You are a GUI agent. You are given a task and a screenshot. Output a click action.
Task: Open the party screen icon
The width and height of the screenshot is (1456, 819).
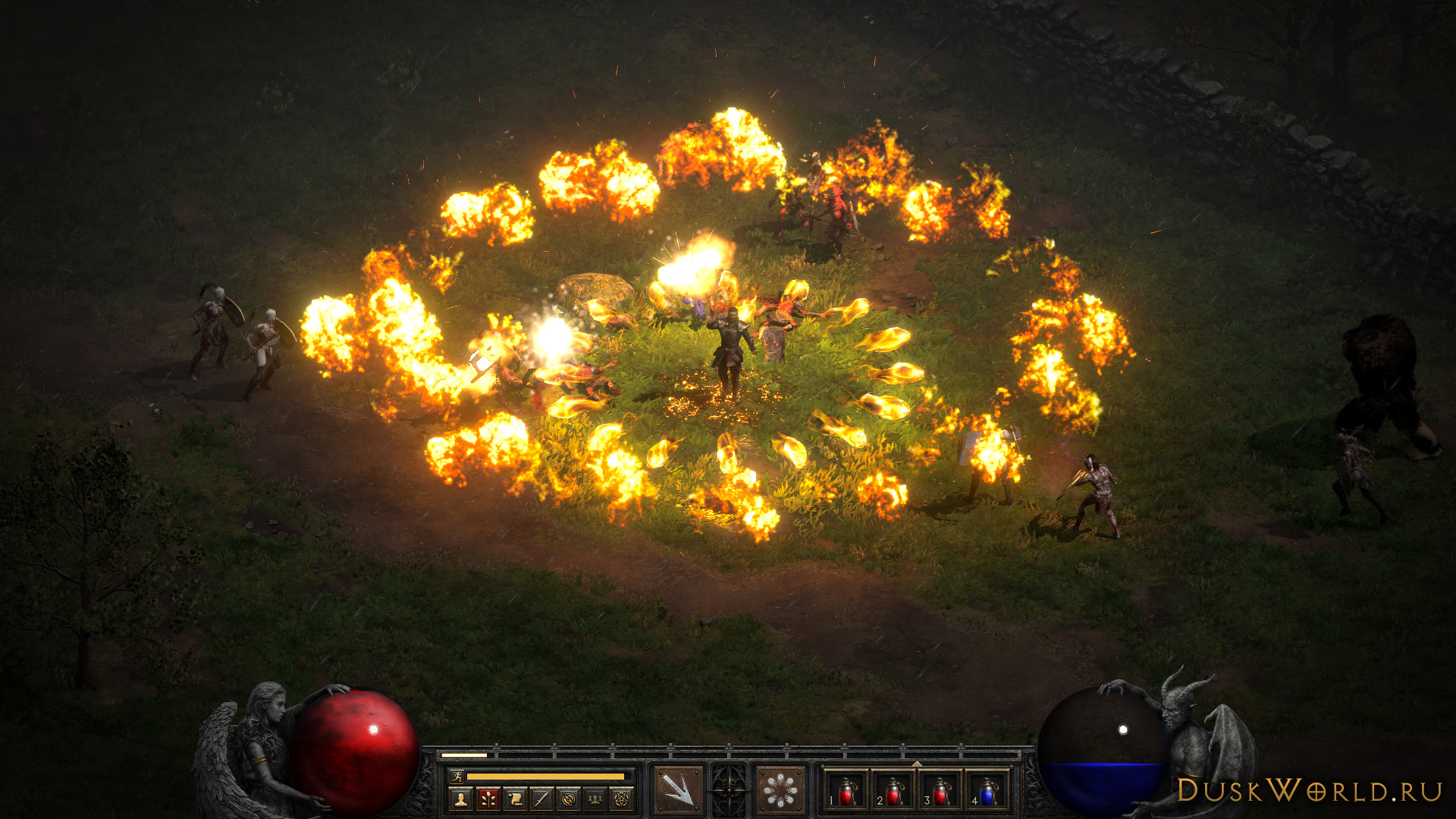click(x=595, y=799)
